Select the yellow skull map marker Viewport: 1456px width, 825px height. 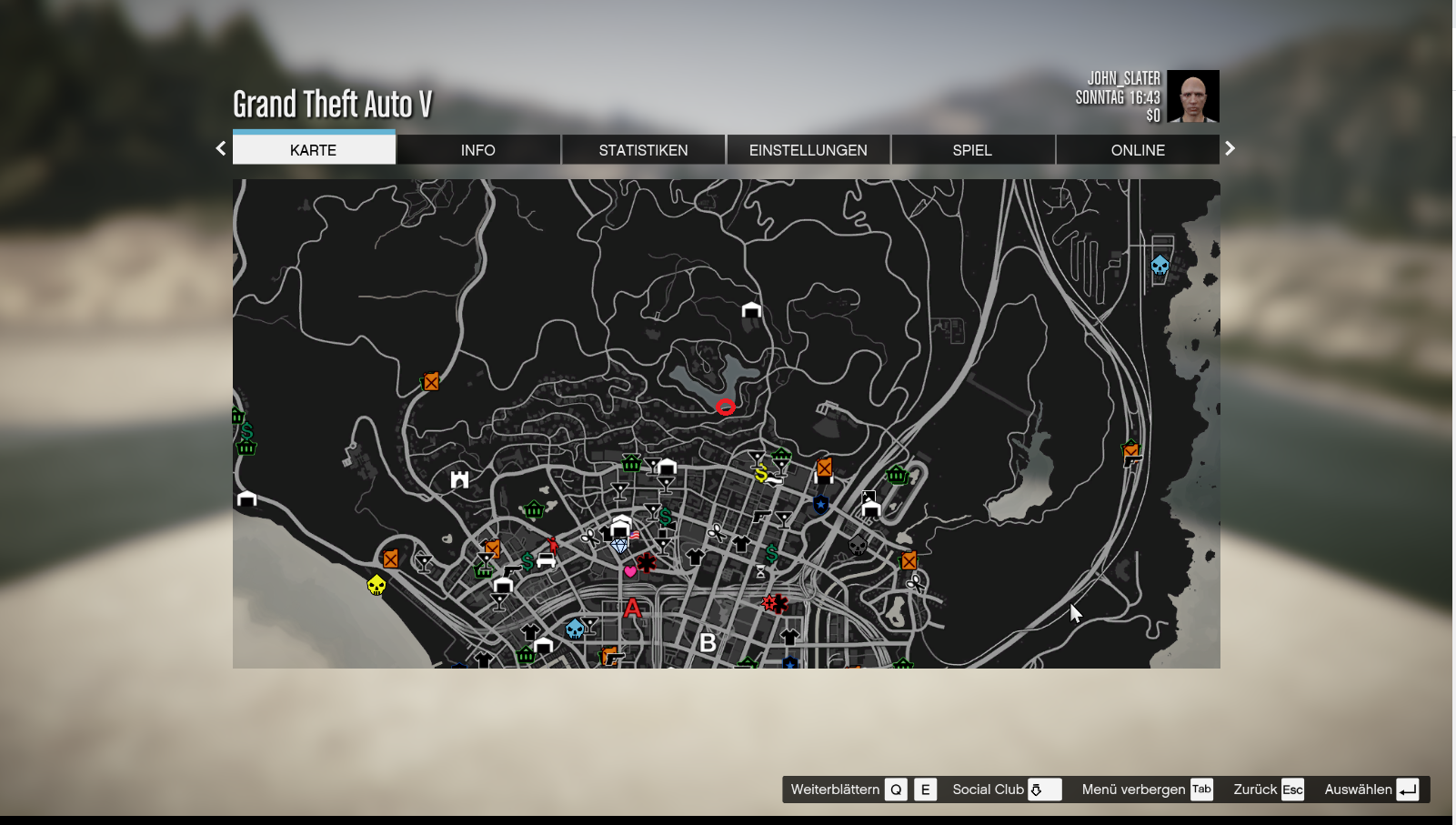(x=377, y=585)
